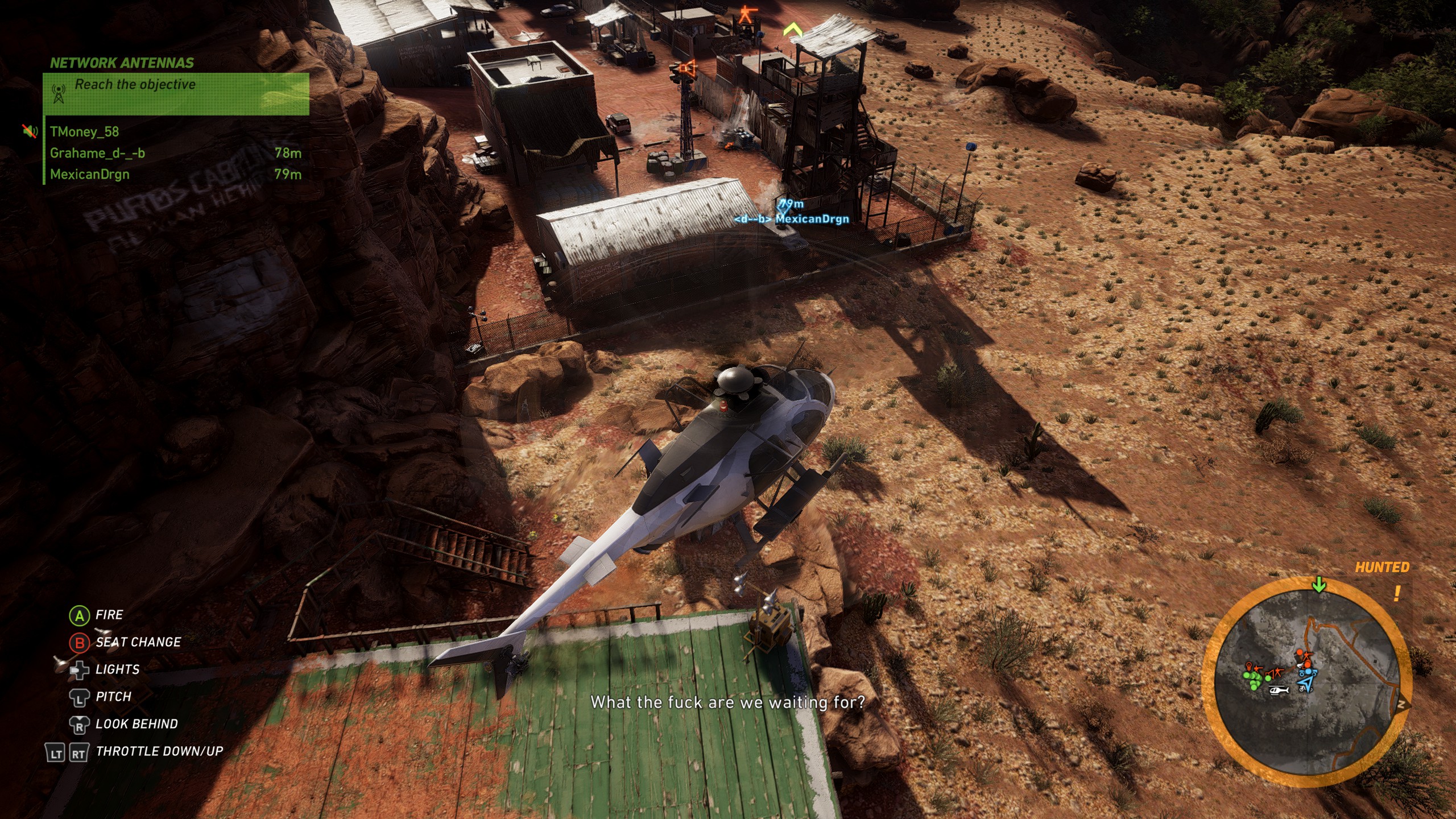
Task: Click the helicopter icon on the minimap
Action: pos(1279,690)
